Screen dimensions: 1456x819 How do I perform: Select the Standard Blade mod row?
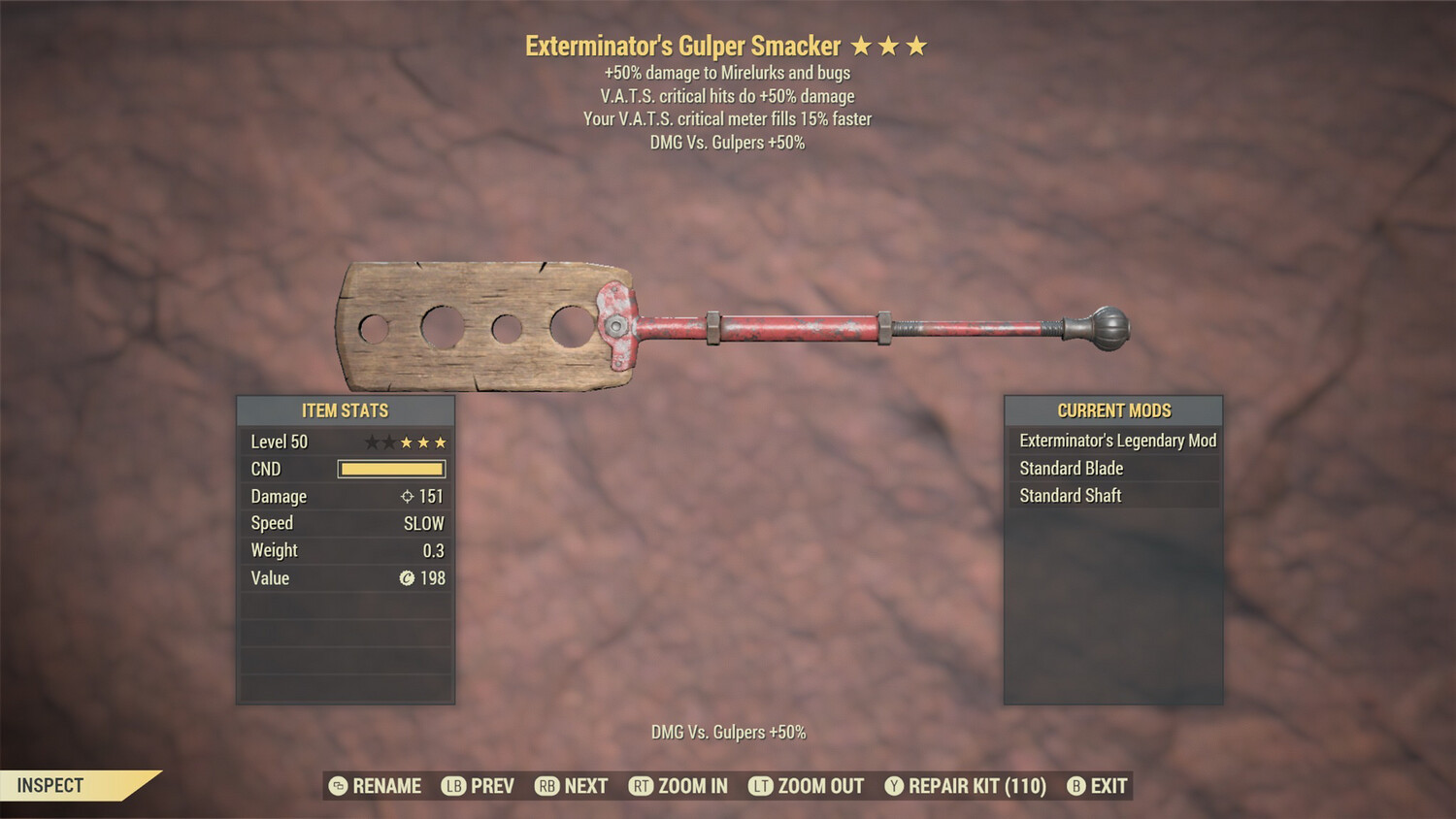click(1114, 468)
